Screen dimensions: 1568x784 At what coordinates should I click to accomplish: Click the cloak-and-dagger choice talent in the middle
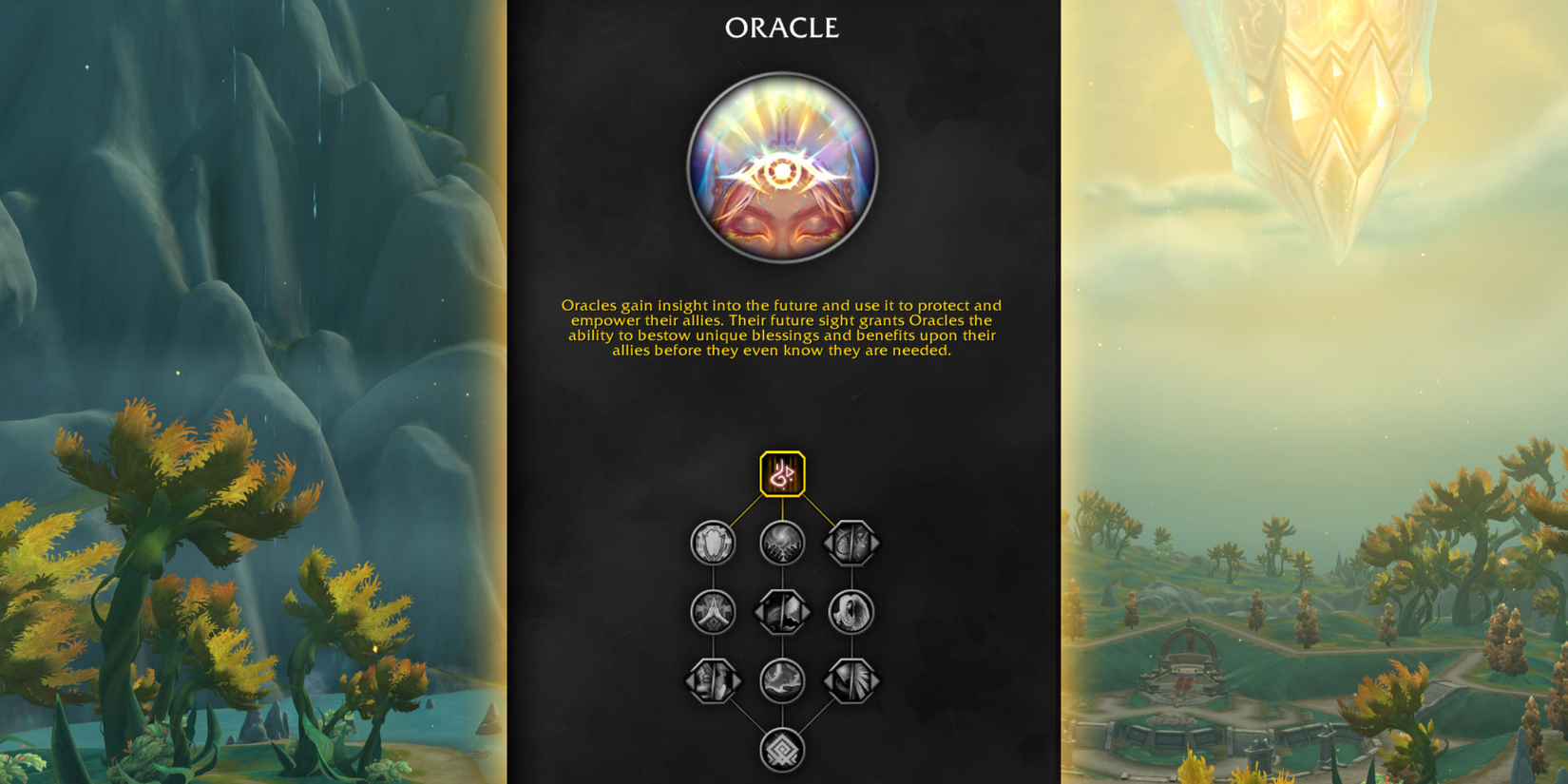click(x=782, y=611)
